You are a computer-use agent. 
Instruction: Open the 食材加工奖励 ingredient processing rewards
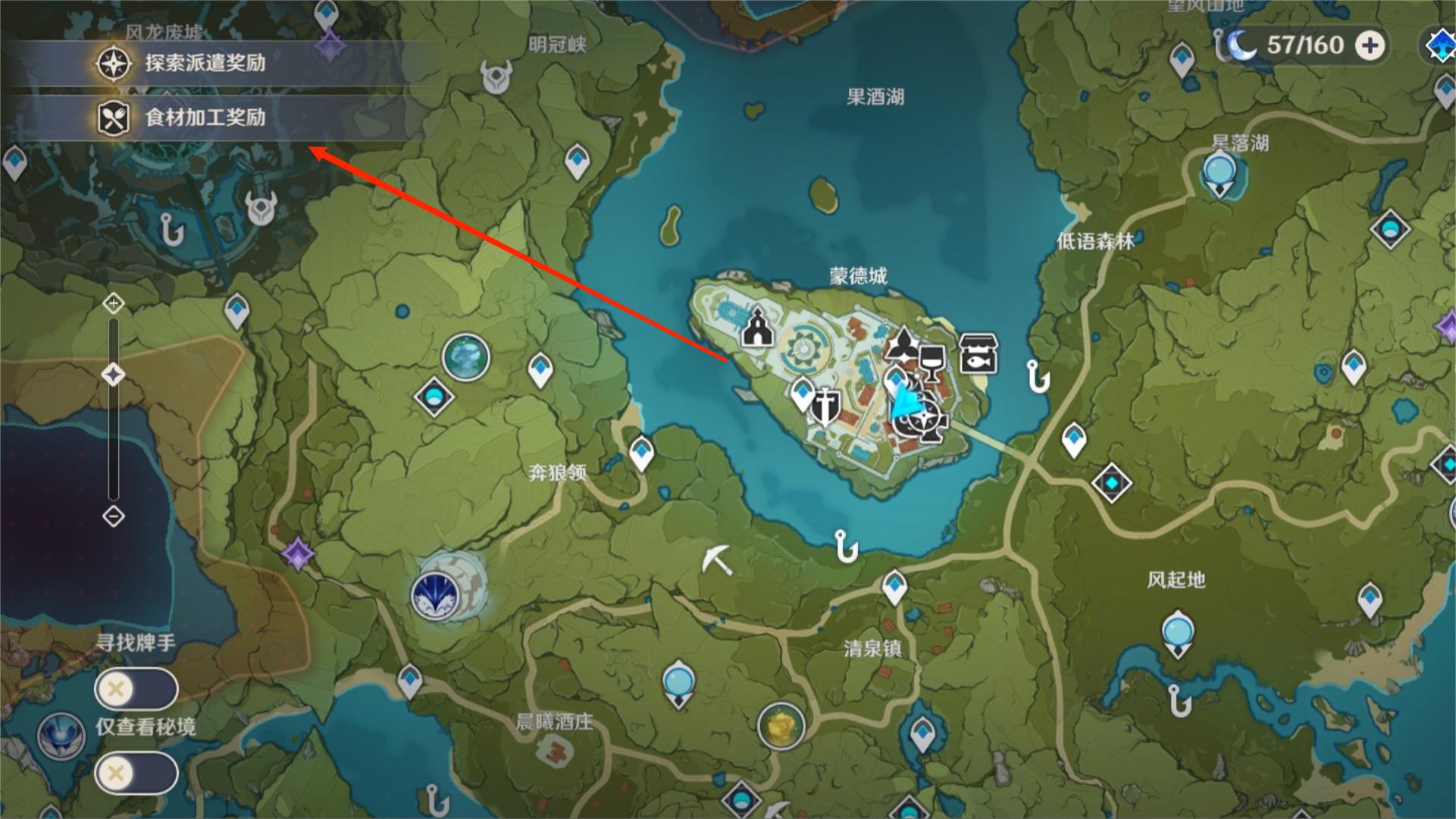205,118
